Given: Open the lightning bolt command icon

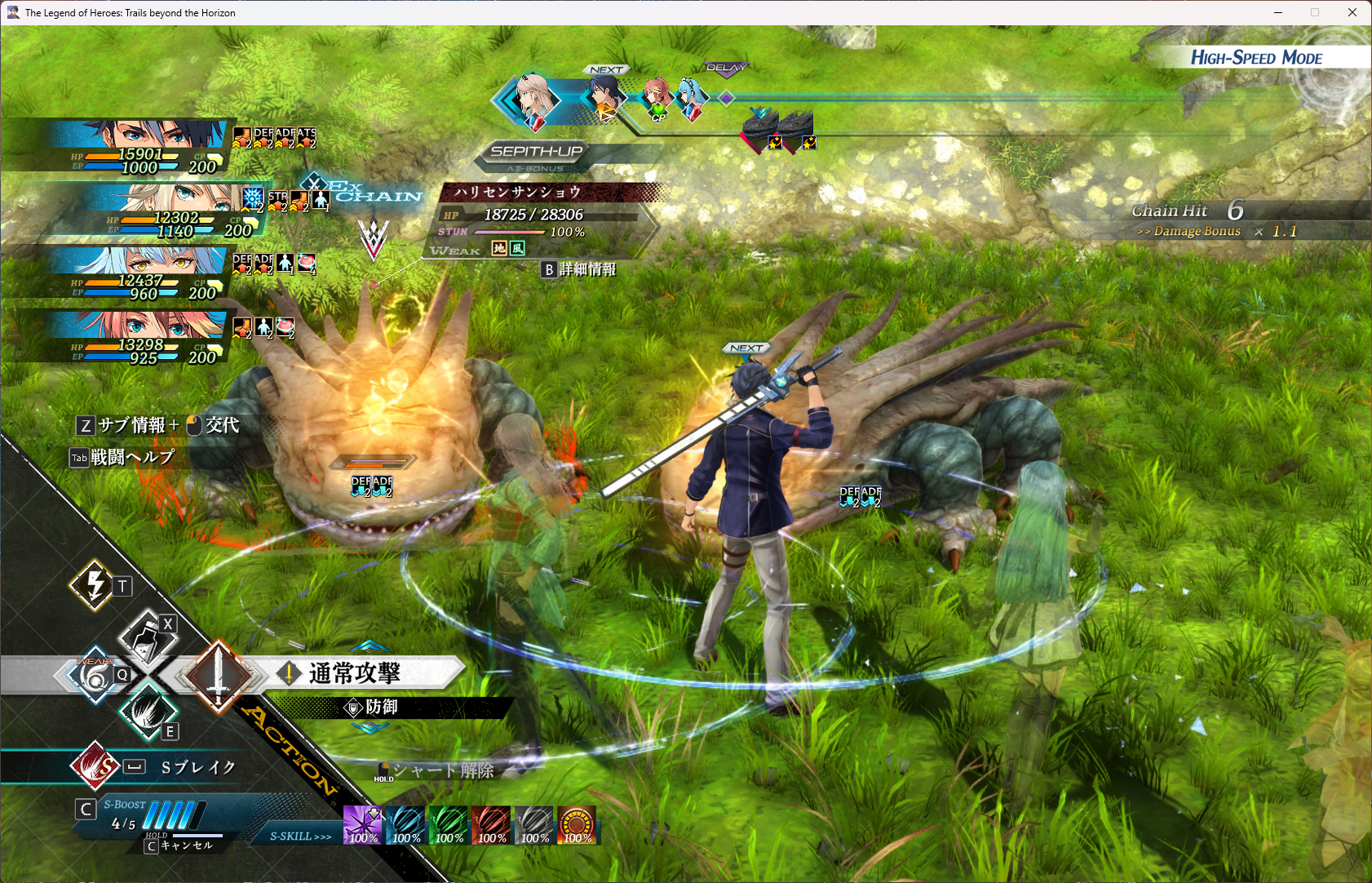Looking at the screenshot, I should pyautogui.click(x=95, y=584).
